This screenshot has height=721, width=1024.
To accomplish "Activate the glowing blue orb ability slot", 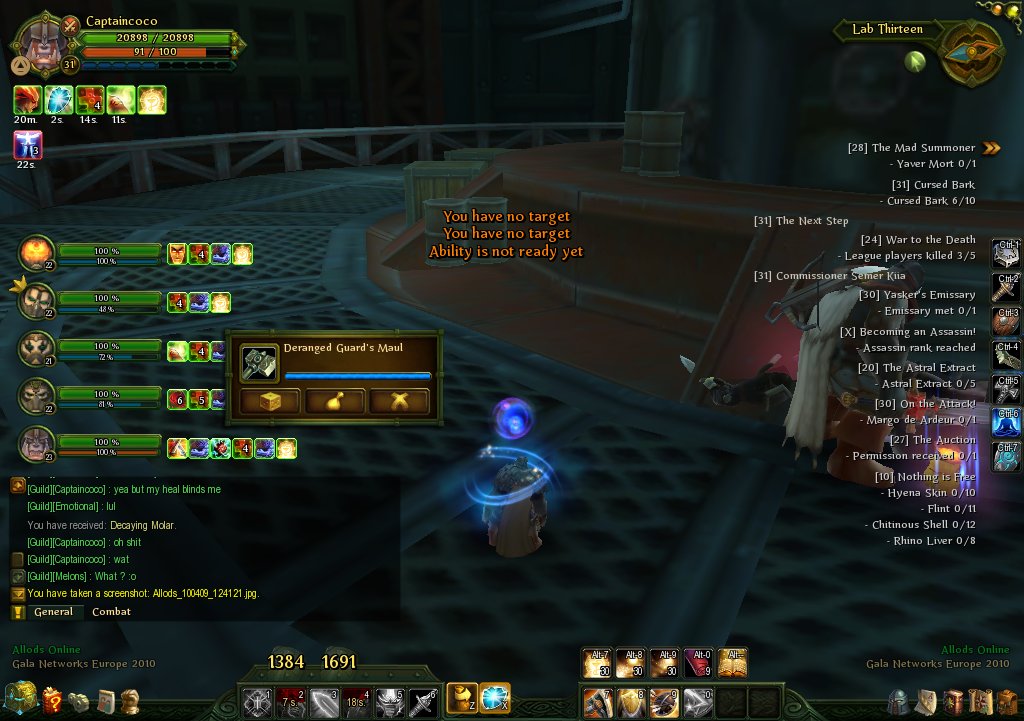I will coord(495,696).
